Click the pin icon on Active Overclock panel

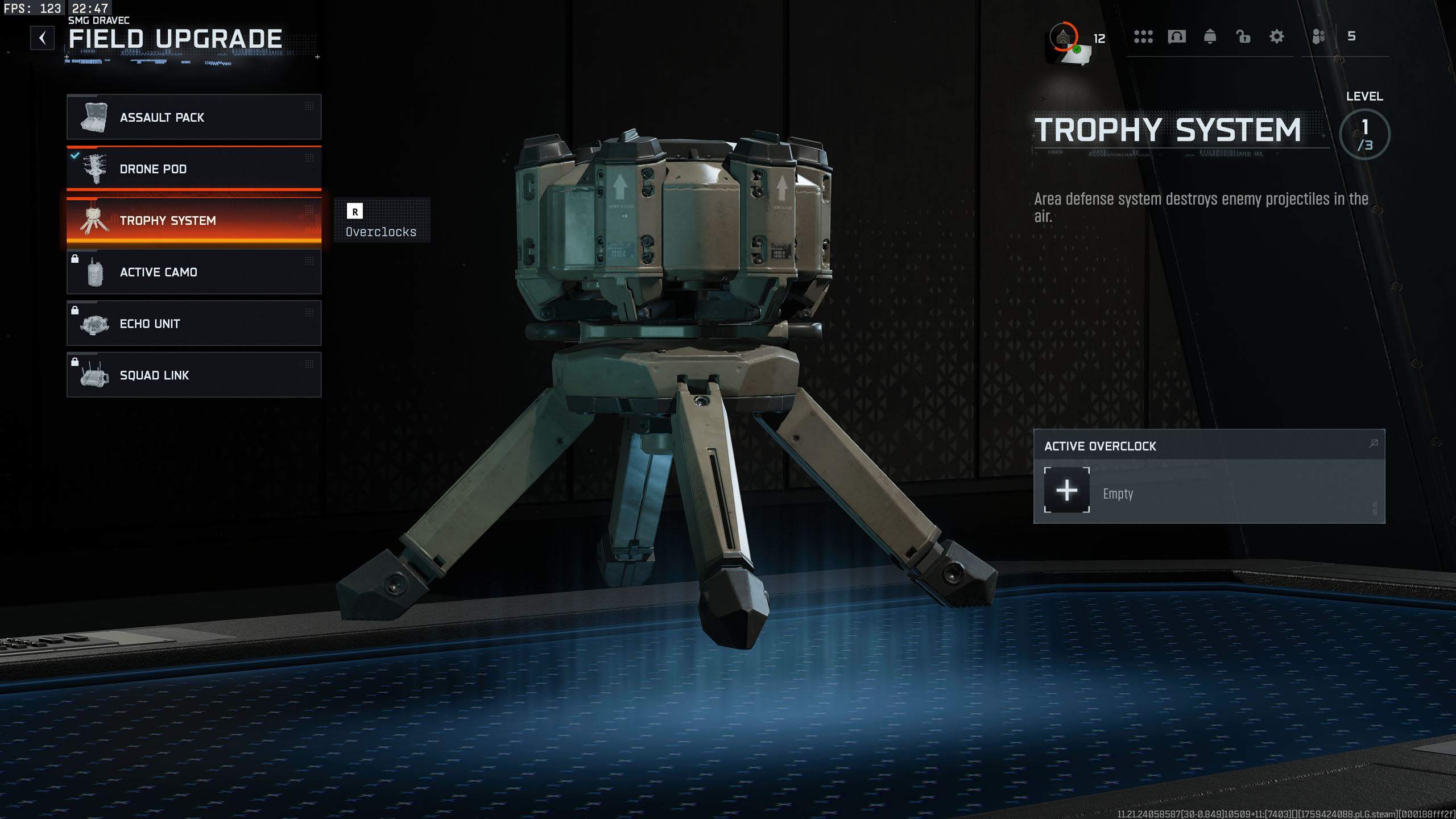click(1373, 444)
